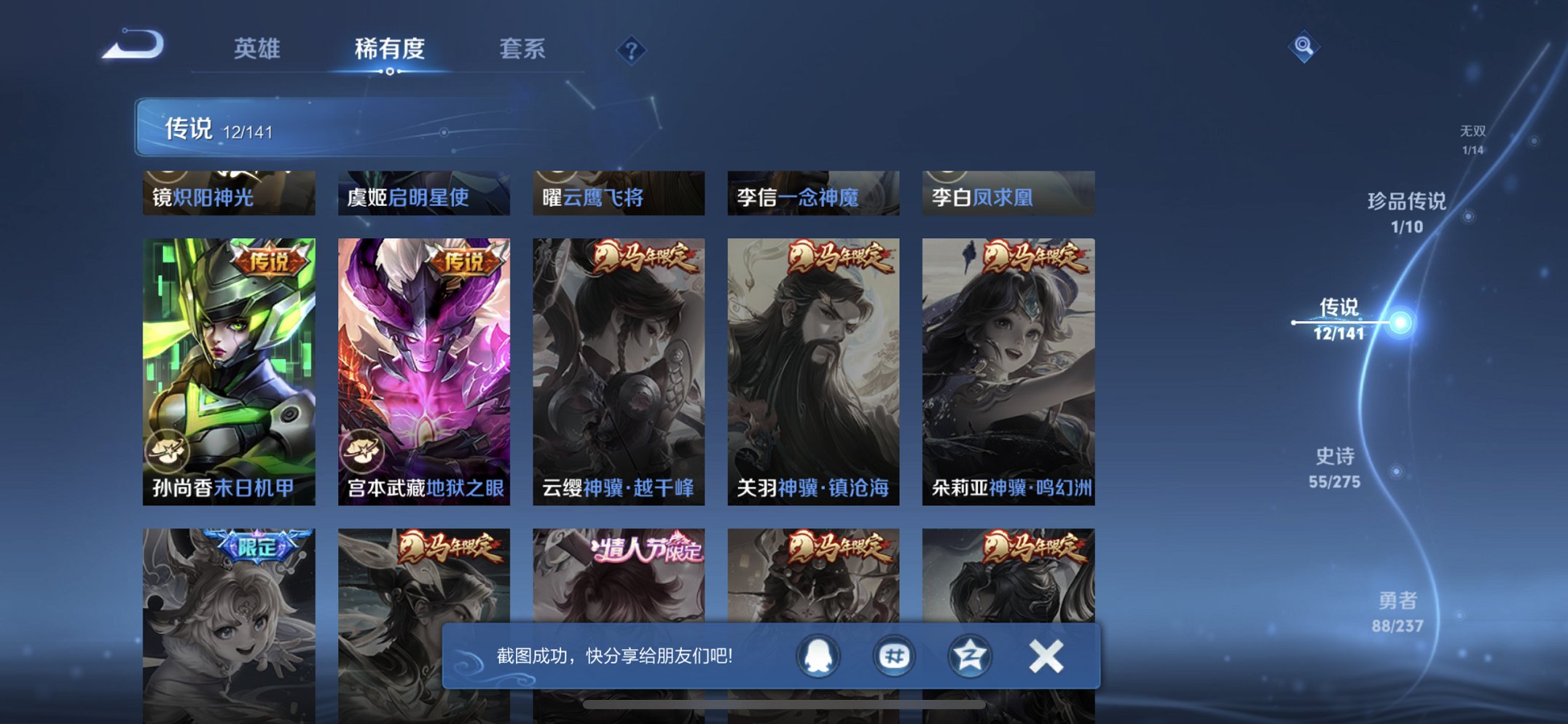Image resolution: width=1568 pixels, height=724 pixels.
Task: Share screenshot via the QQ penguin icon
Action: tap(817, 656)
